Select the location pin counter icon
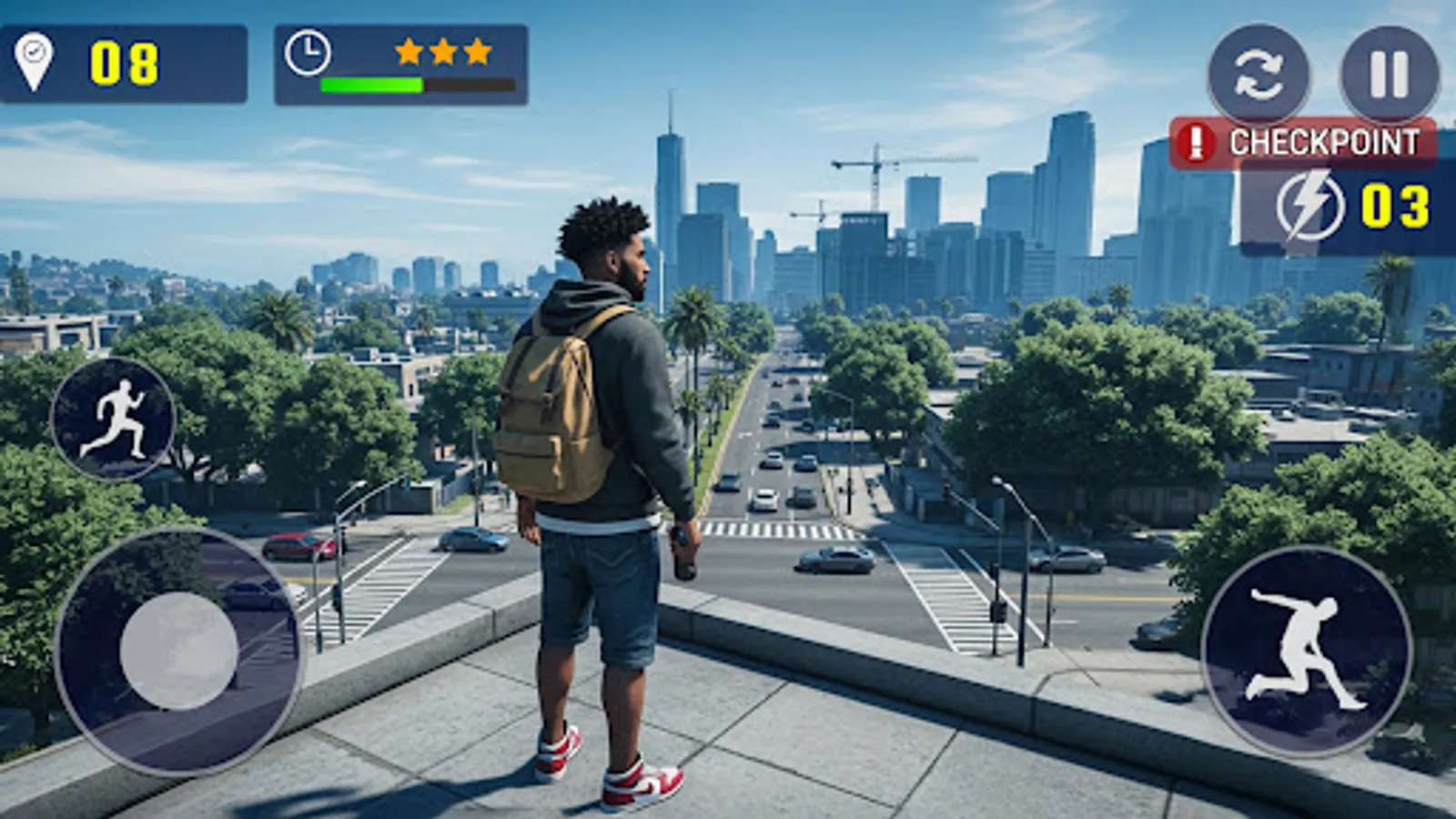 32,59
